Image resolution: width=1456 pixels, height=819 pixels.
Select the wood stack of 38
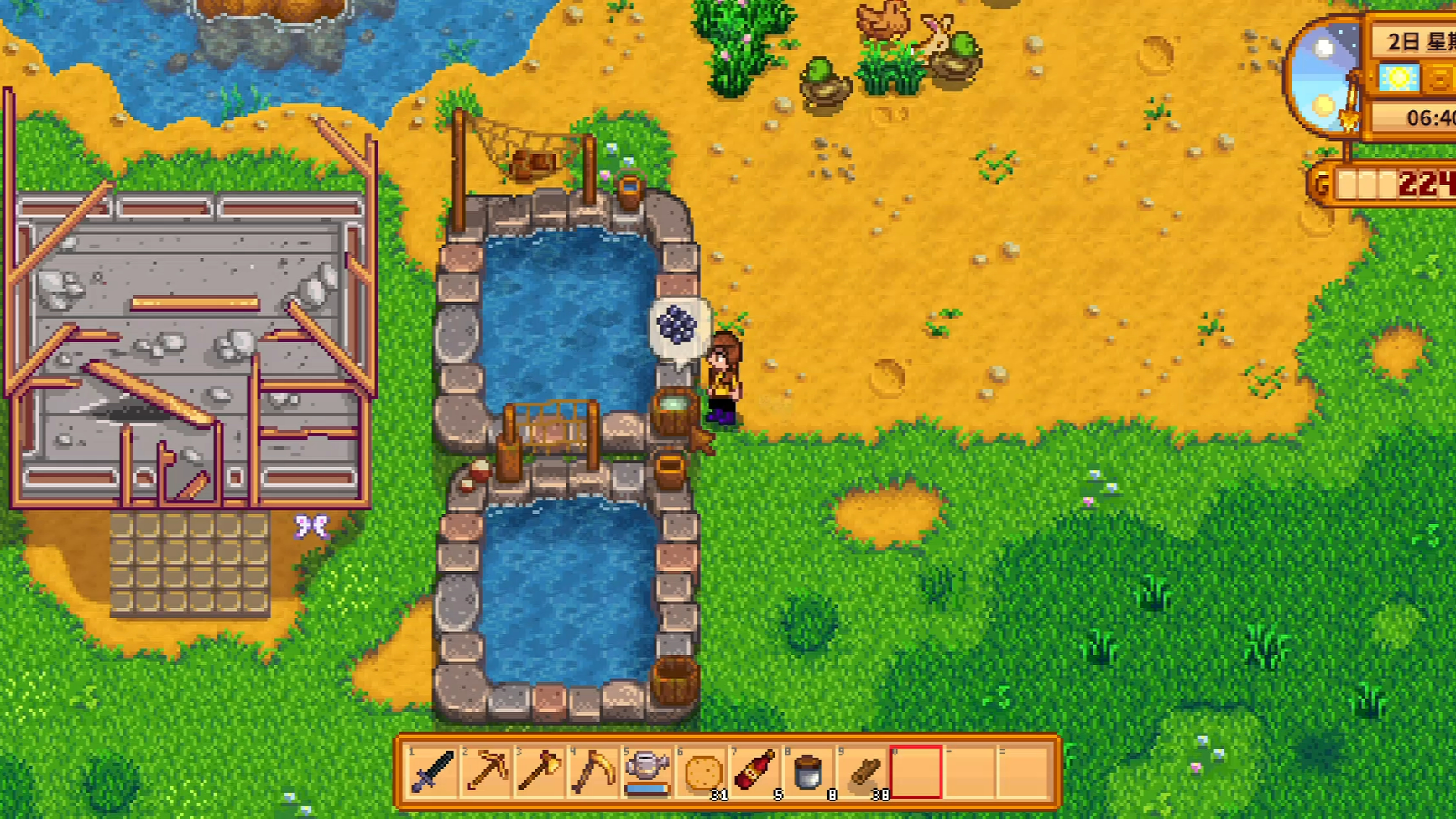point(863,771)
